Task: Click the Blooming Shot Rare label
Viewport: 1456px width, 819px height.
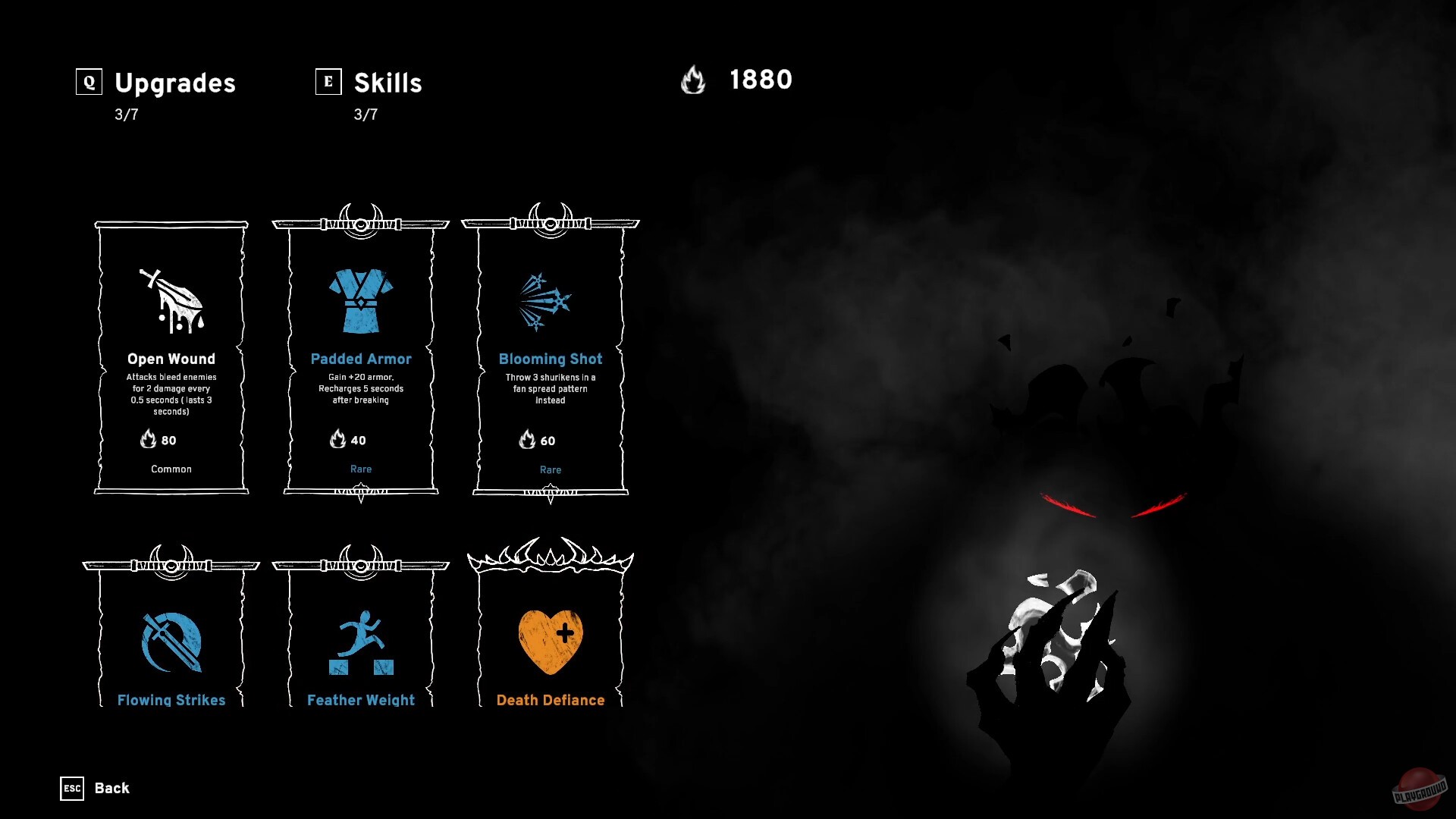Action: 550,469
